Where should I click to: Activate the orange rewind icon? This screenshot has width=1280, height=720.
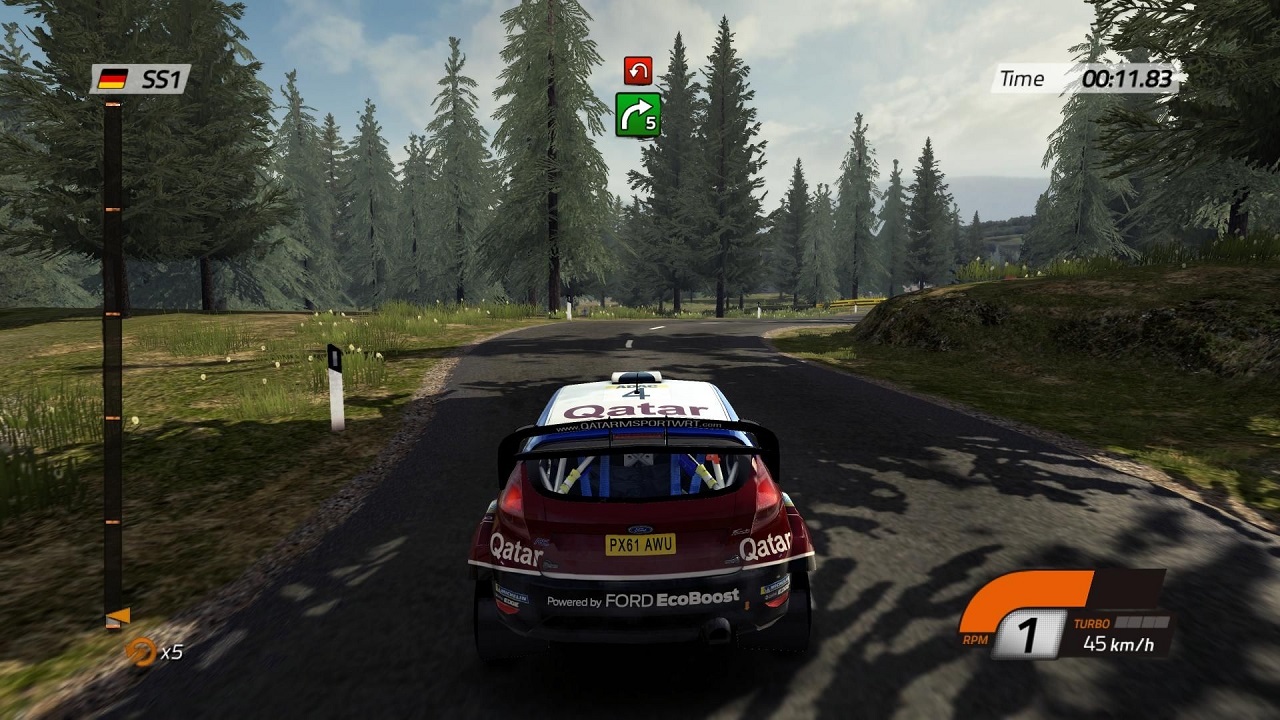pos(141,651)
